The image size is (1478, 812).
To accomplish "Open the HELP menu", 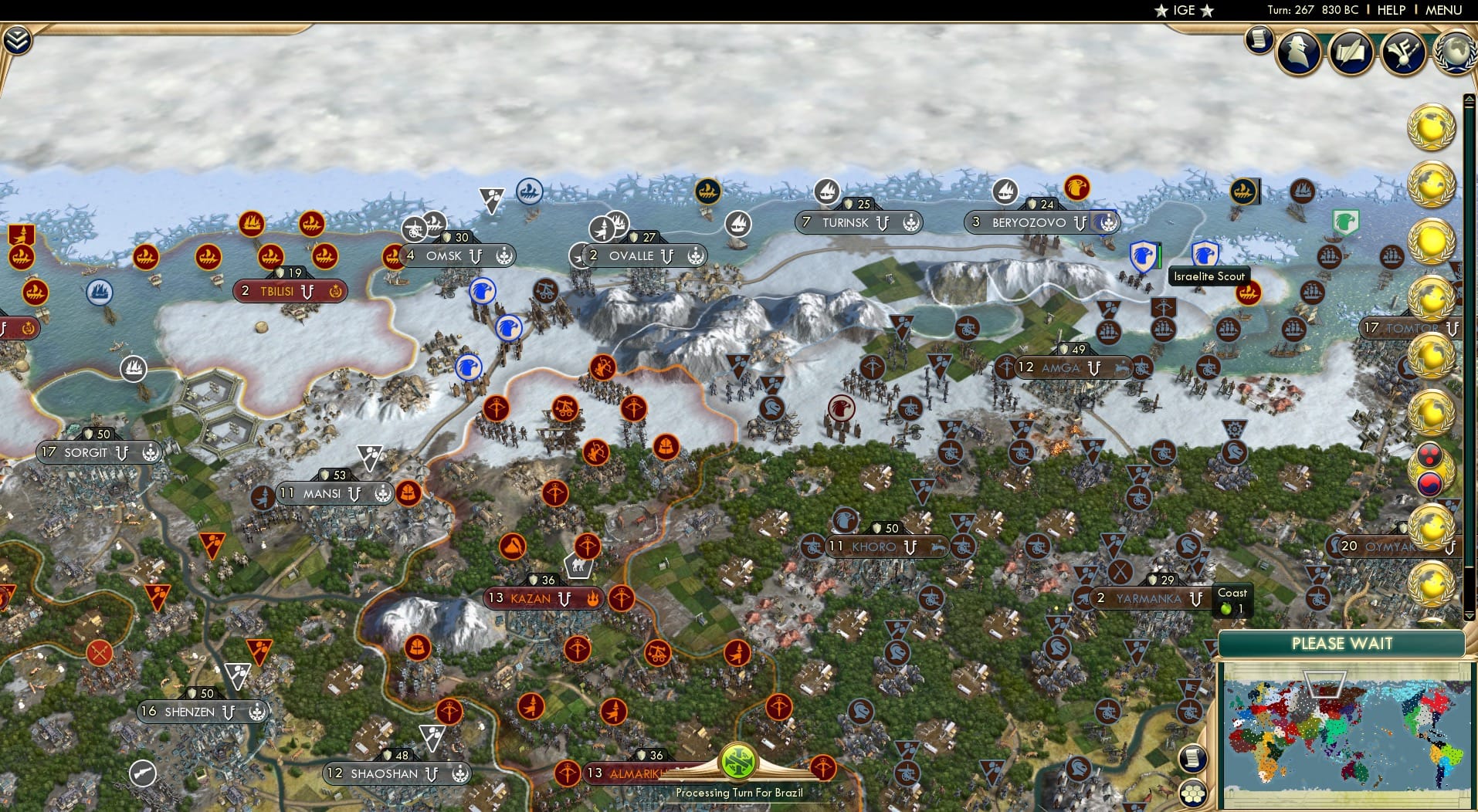I will point(1390,10).
